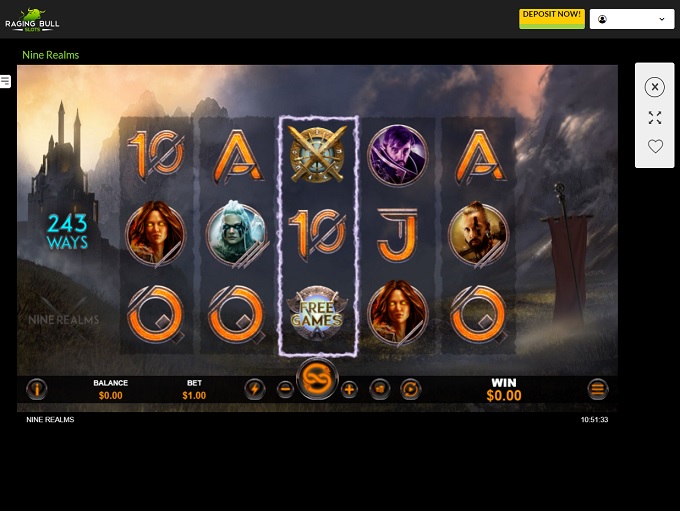Click the Deposit Now button
Screen dimensions: 680x511
pos(552,18)
